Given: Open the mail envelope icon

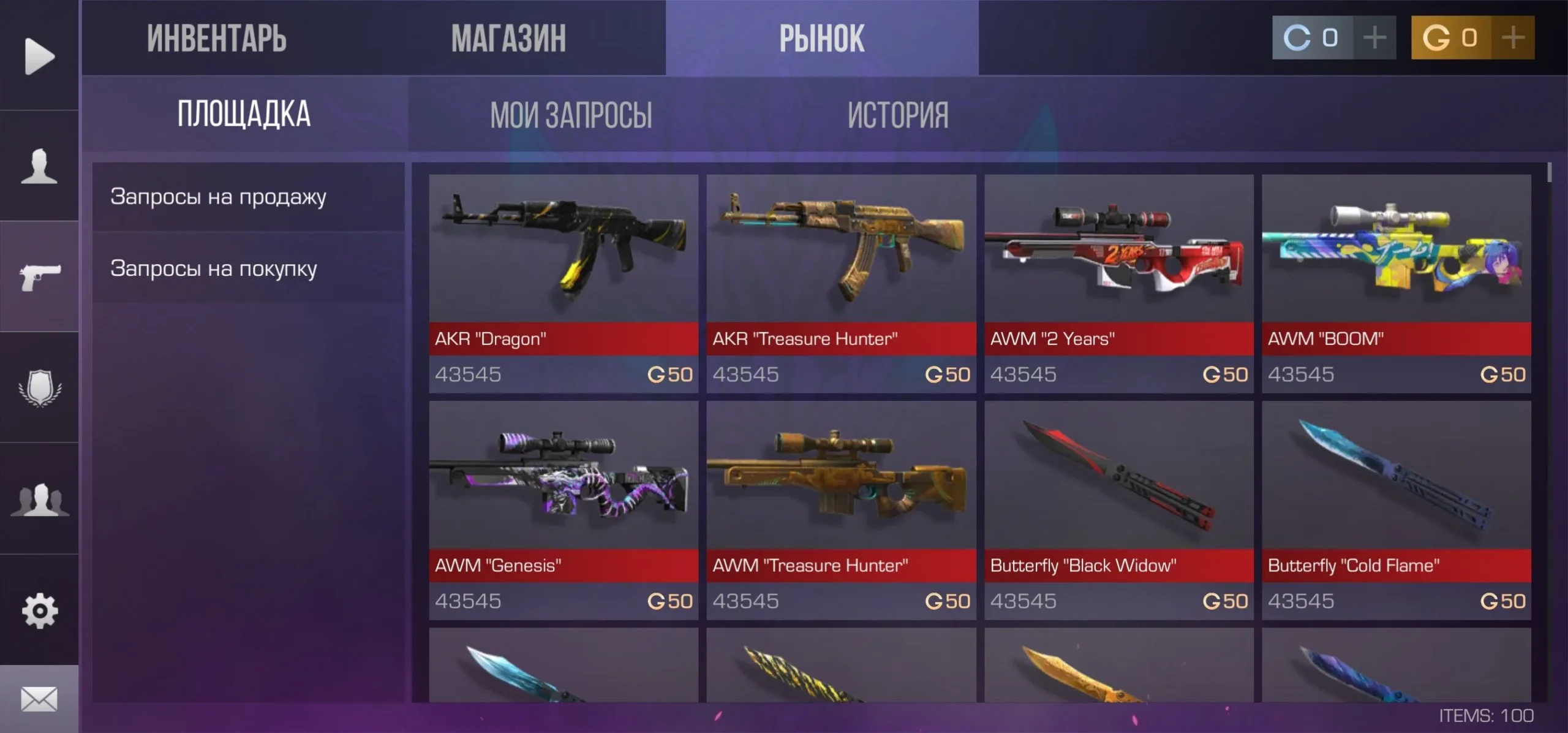Looking at the screenshot, I should point(40,699).
